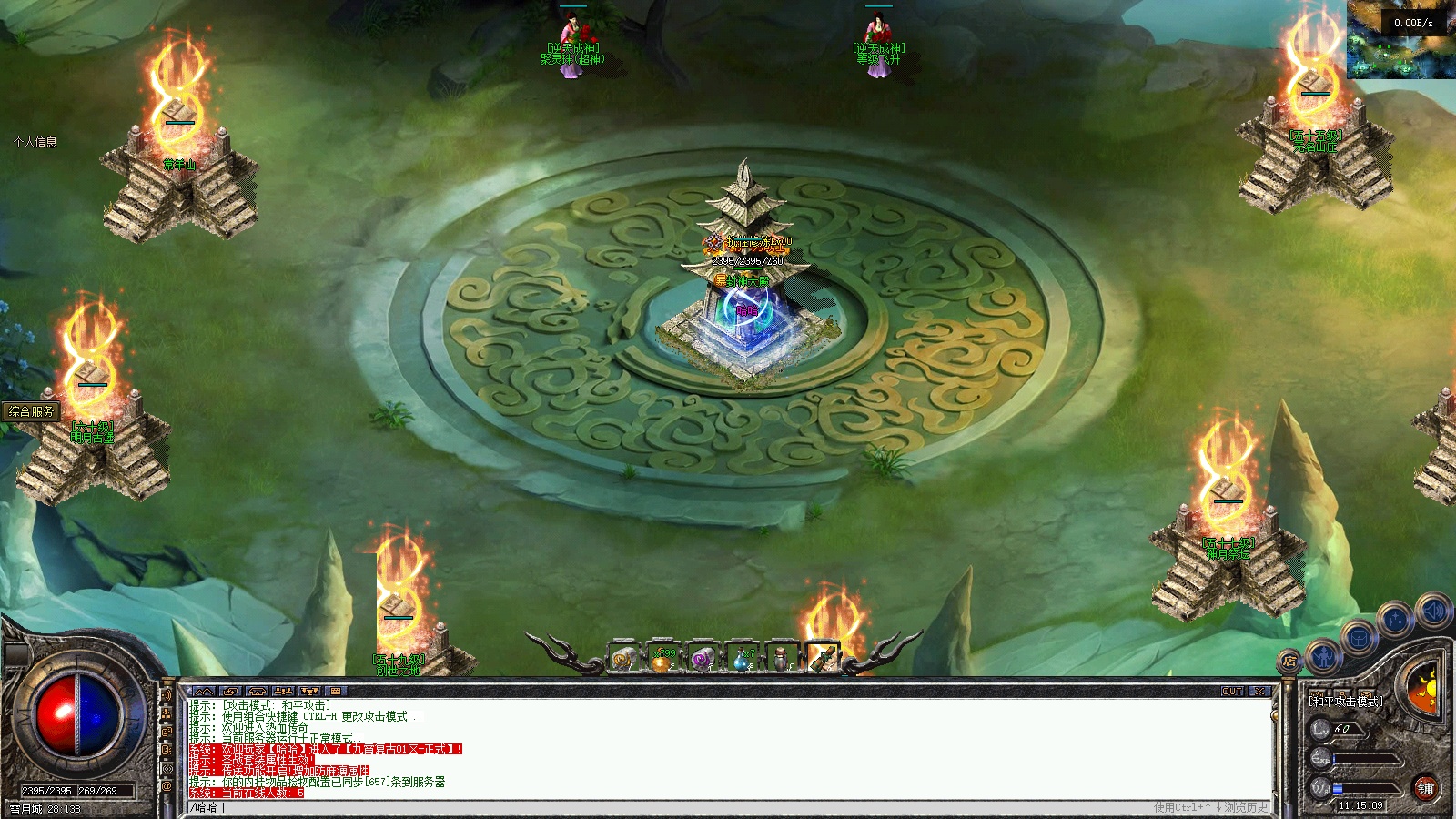This screenshot has height=819, width=1456.
Task: Toggle sound with the speaker button
Action: (1432, 611)
